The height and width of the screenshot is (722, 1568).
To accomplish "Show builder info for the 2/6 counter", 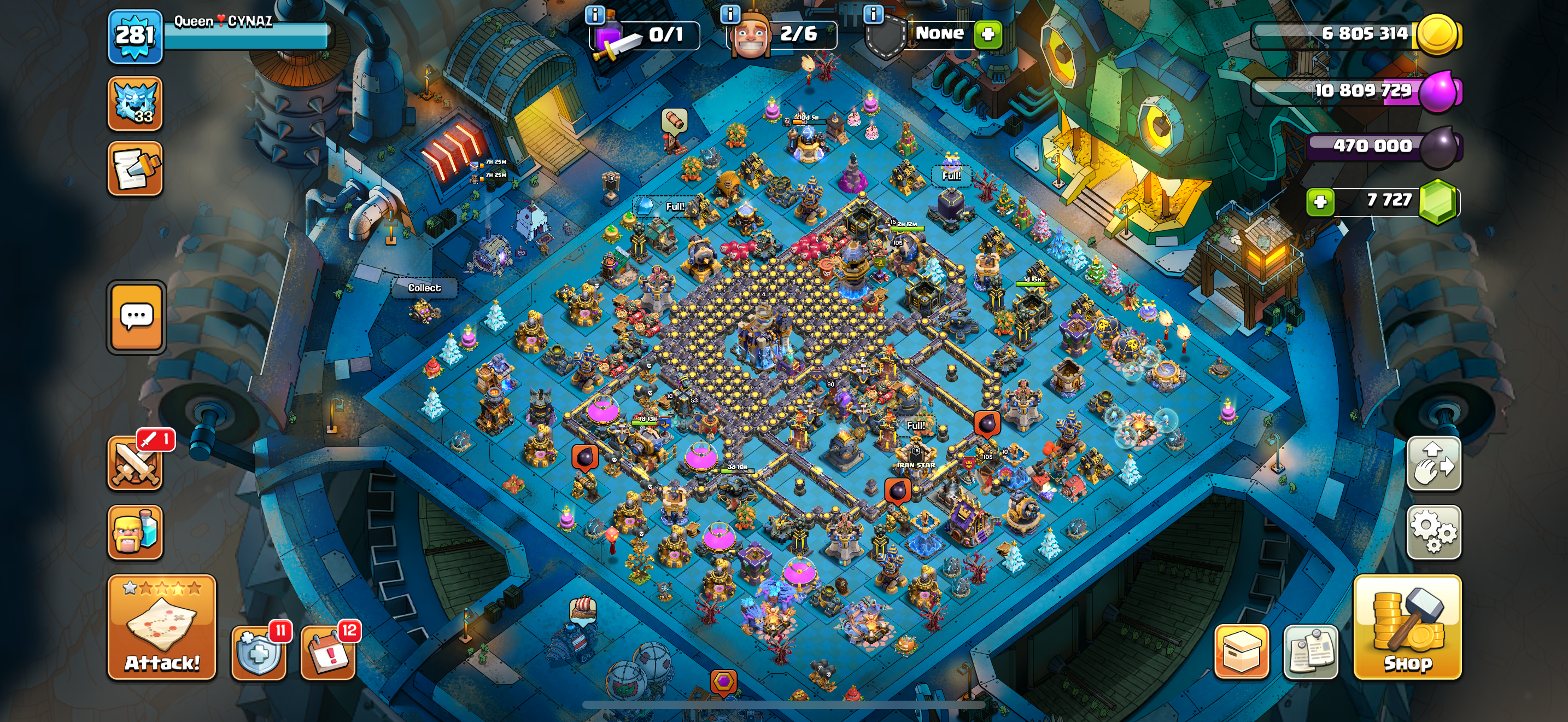I will 730,13.
